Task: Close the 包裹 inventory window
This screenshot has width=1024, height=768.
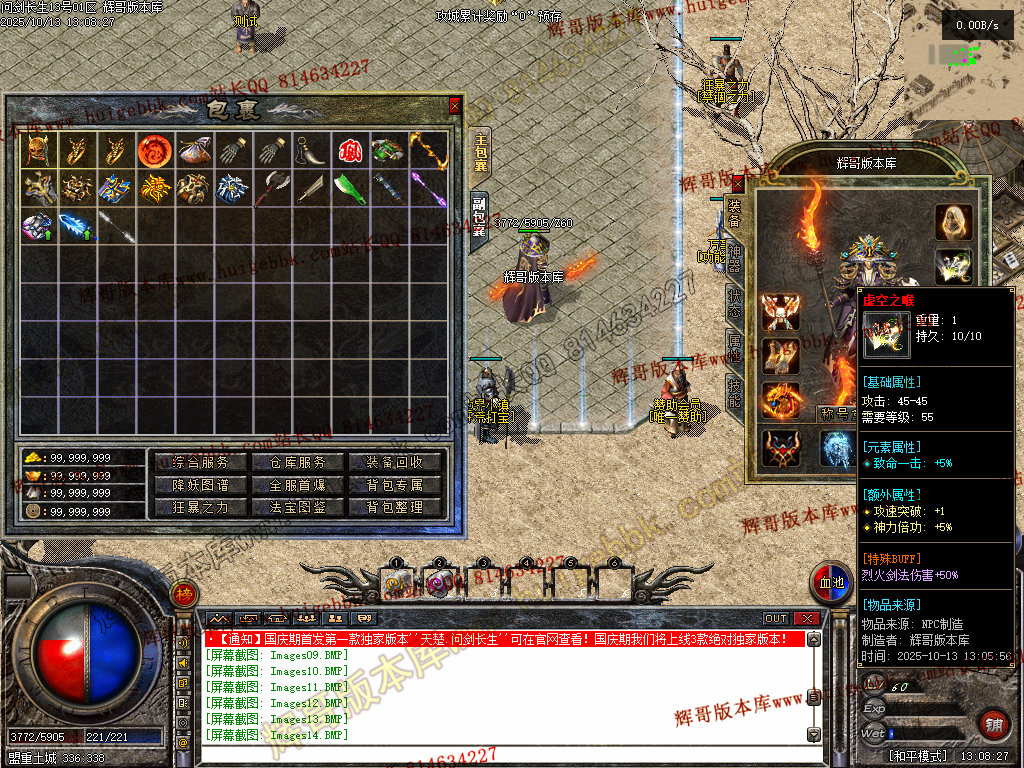Action: 455,104
